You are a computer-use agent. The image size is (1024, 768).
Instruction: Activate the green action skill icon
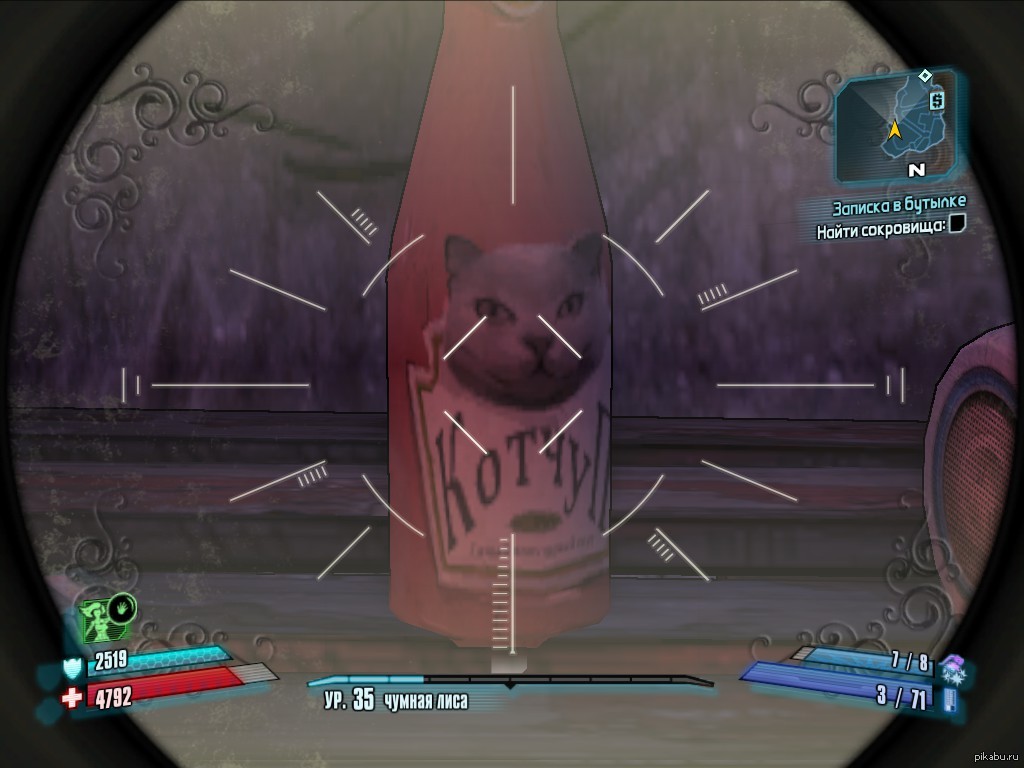(x=107, y=619)
